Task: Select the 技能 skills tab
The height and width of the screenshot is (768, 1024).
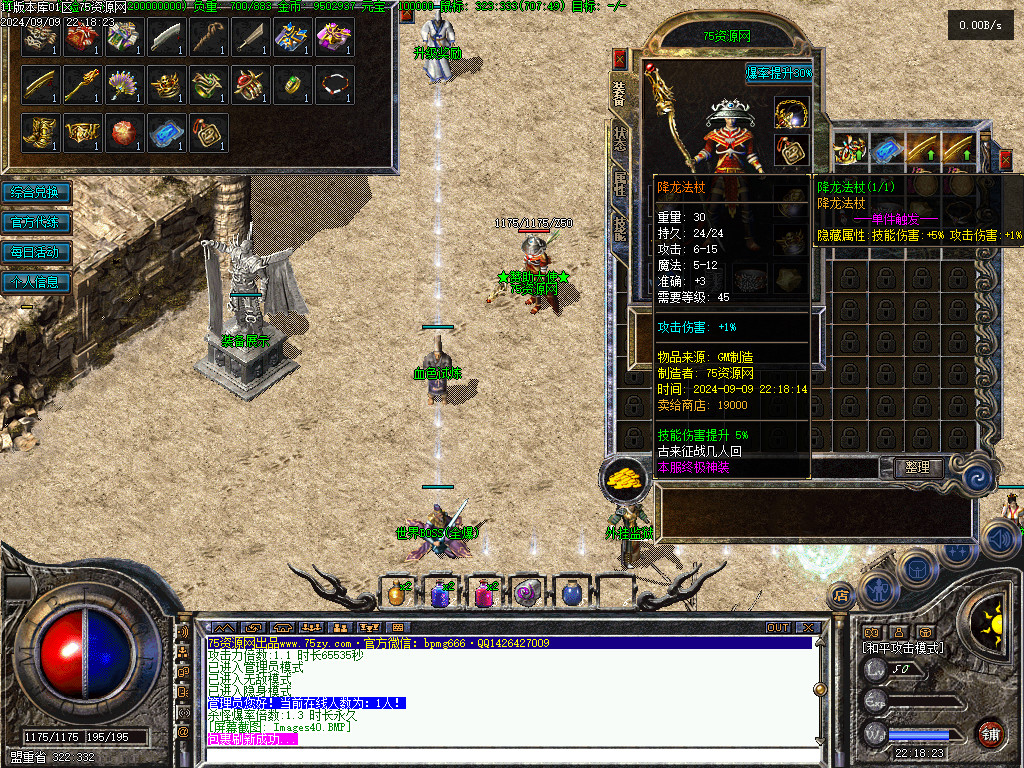Action: click(620, 229)
